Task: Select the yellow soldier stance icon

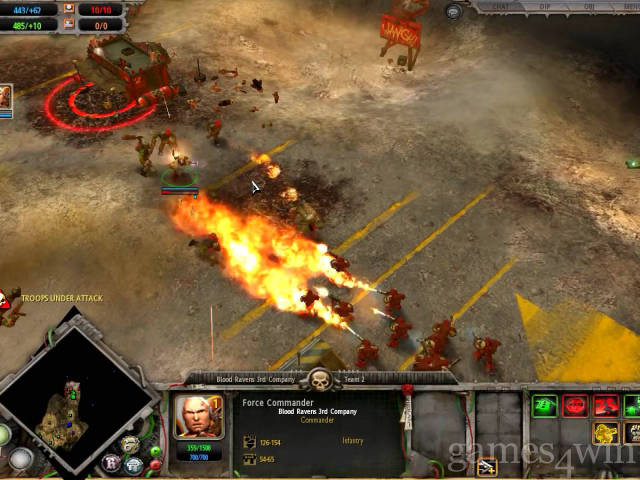Action: 606,434
